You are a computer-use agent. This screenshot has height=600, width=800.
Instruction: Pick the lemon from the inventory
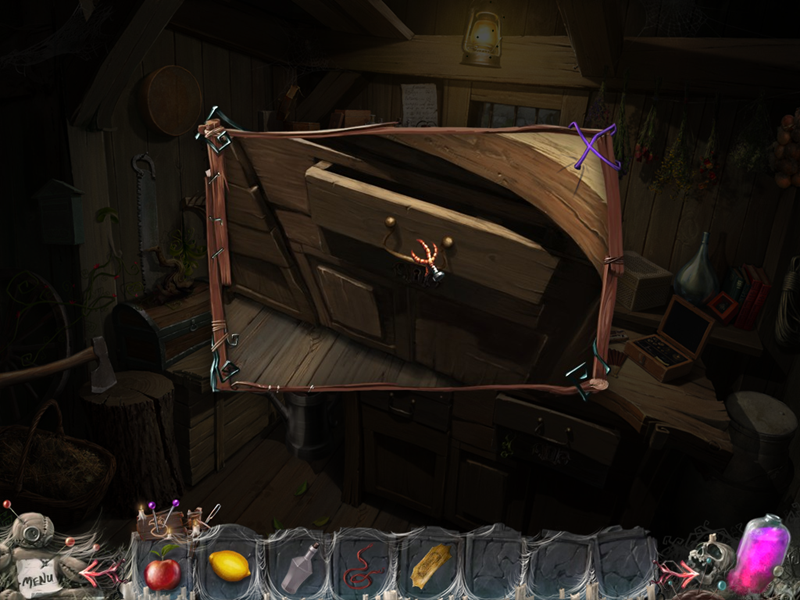(229, 567)
